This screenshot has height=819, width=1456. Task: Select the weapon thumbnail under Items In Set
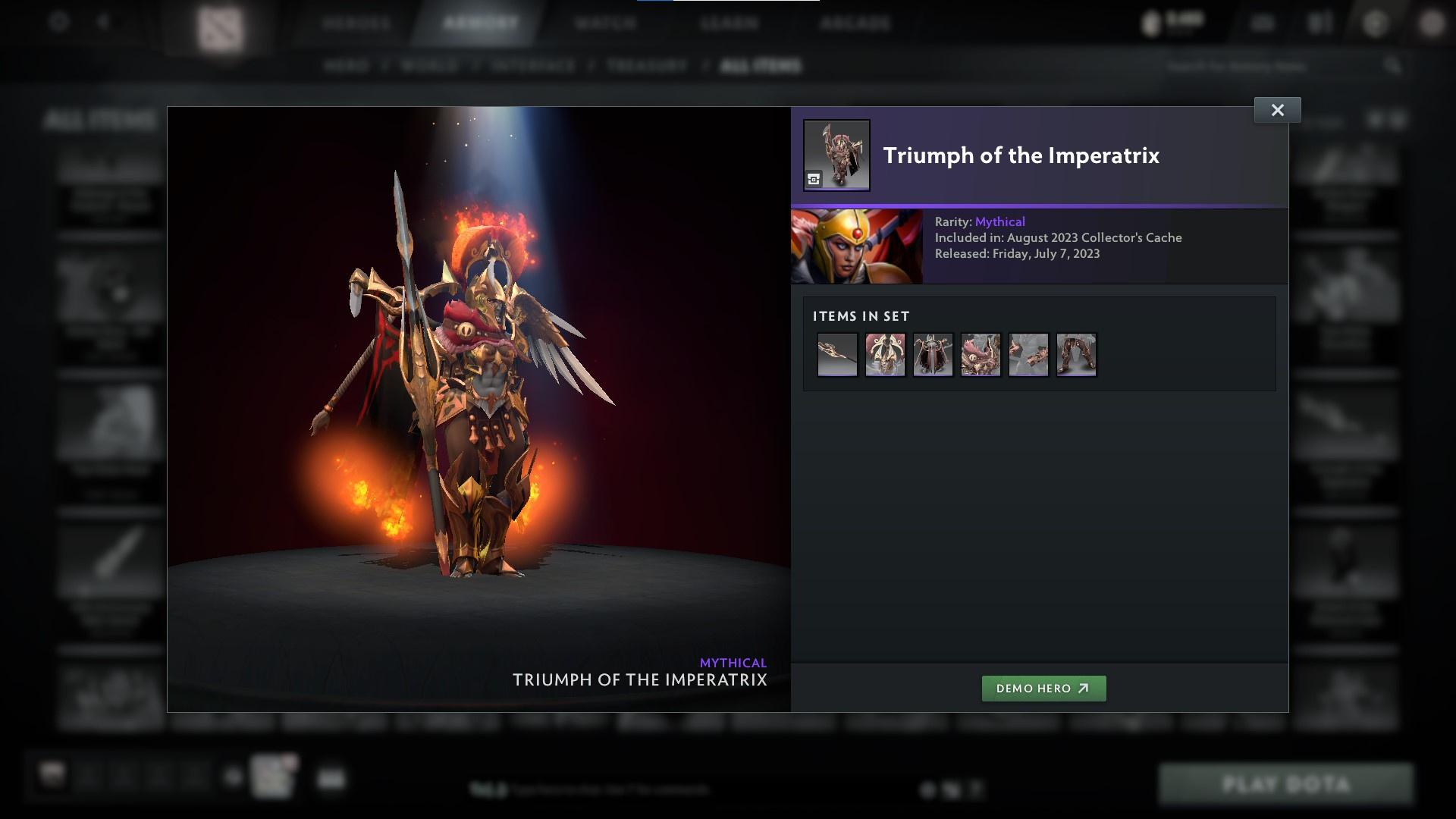(x=837, y=354)
